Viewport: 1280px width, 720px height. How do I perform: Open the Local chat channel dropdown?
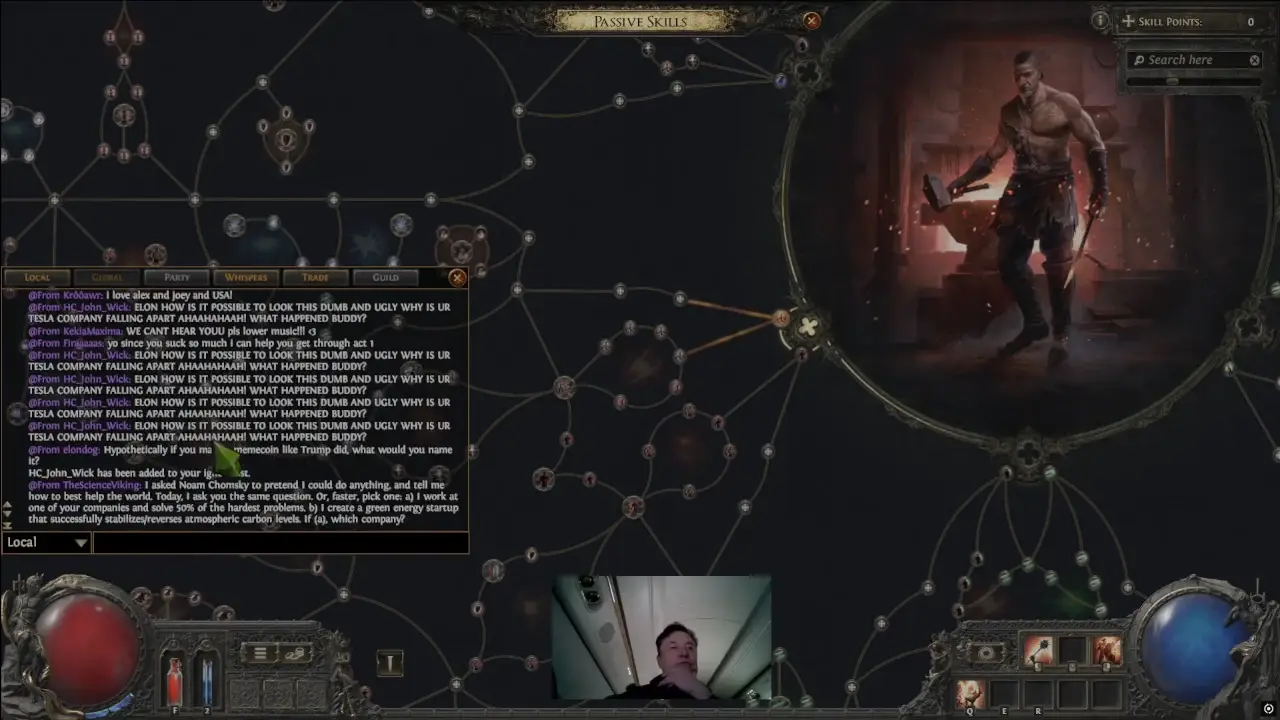(45, 541)
